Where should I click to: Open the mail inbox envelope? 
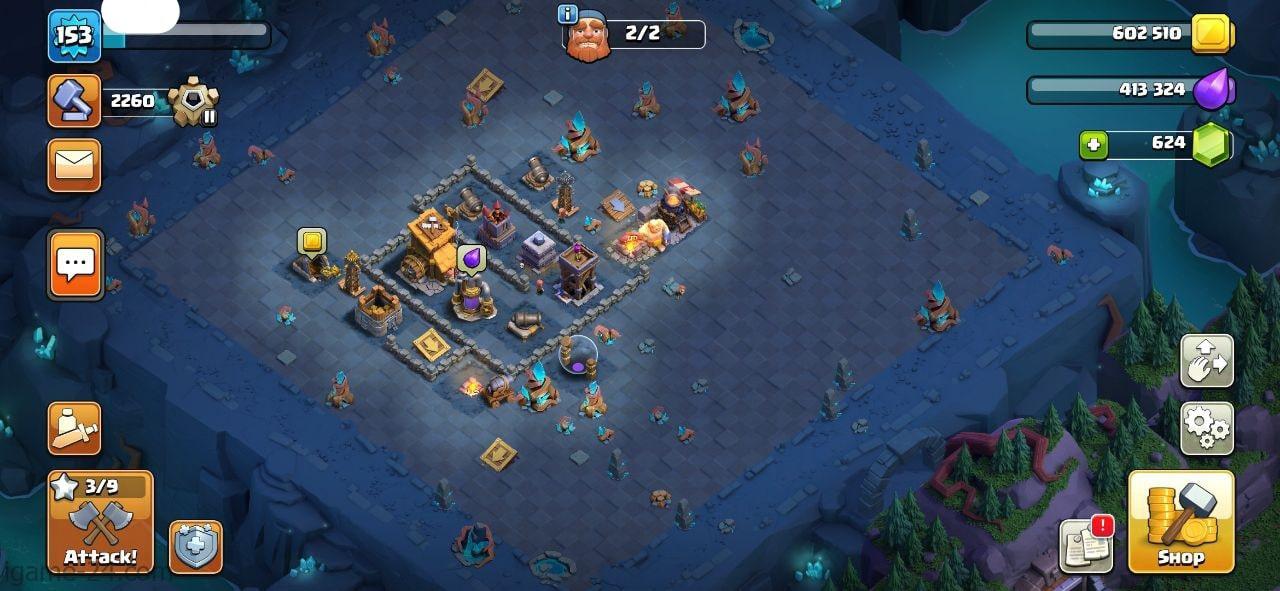(x=75, y=165)
